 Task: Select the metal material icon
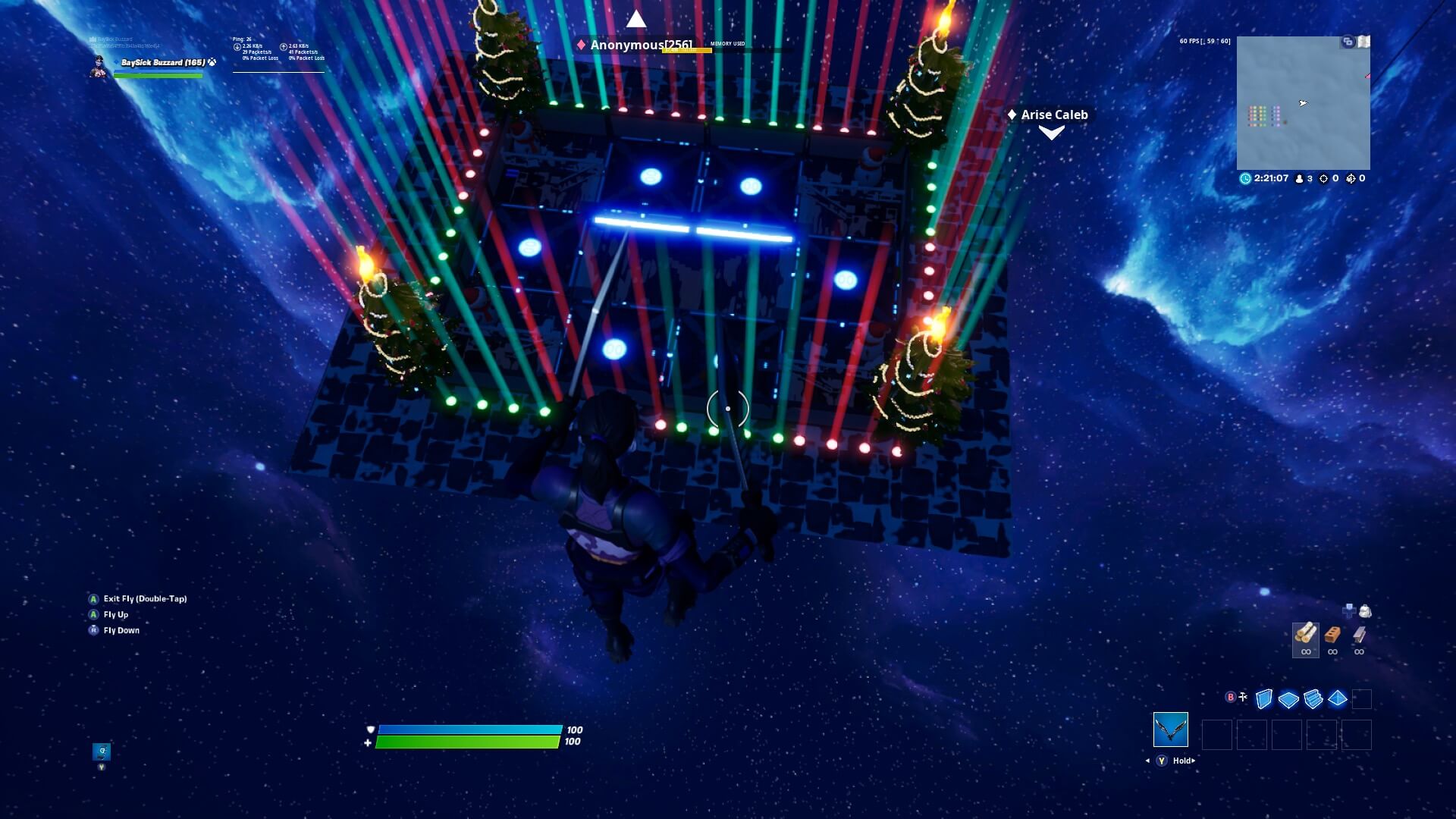pos(1360,635)
